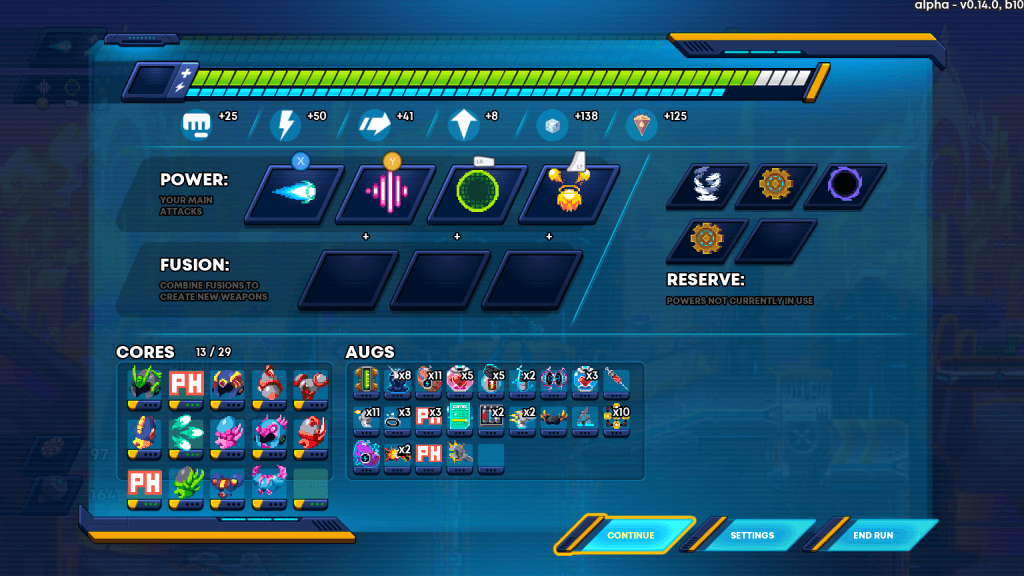1024x576 pixels.
Task: Pick the triple green flame core
Action: 187,433
